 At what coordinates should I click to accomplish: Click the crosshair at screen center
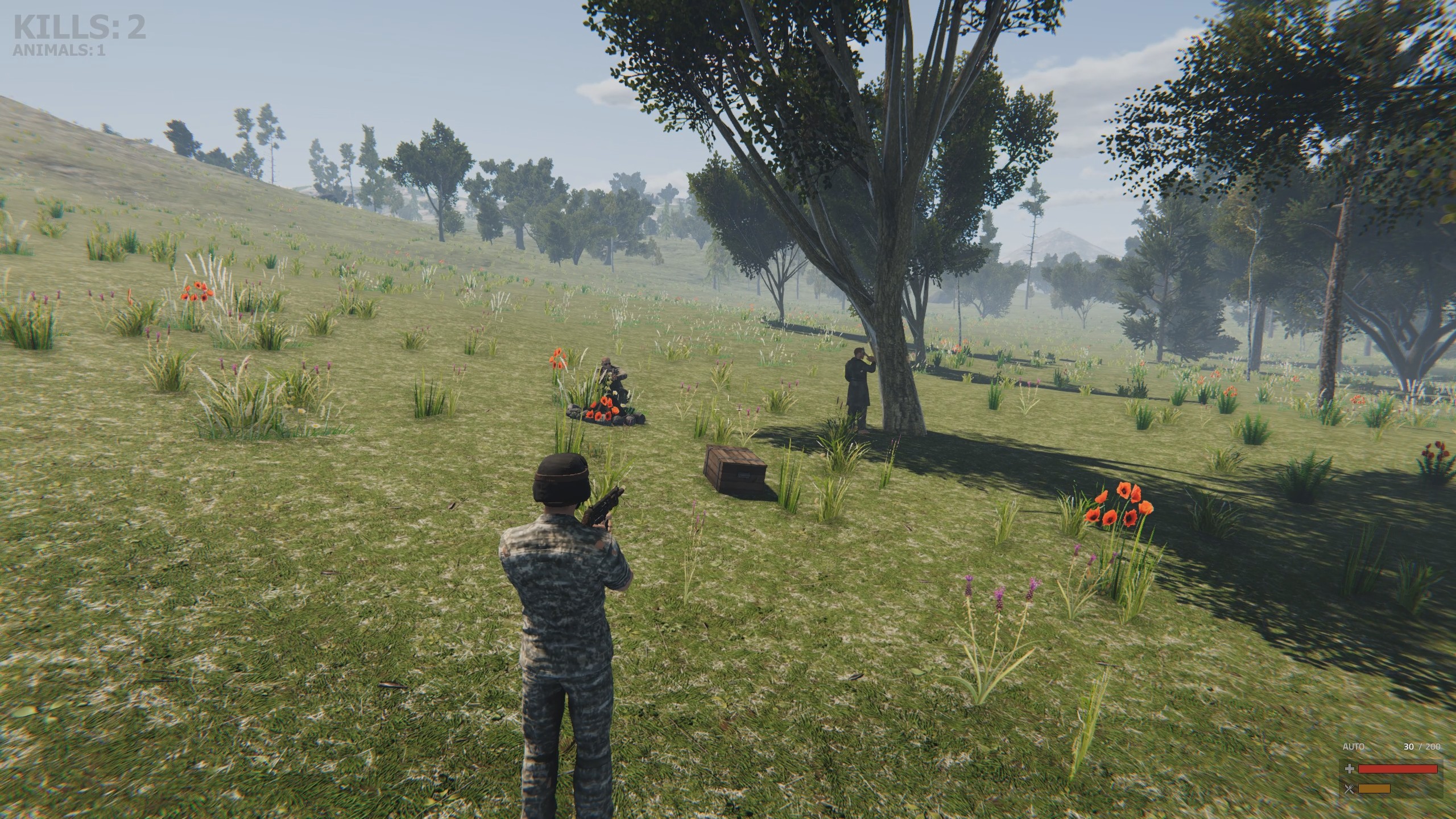coord(727,408)
